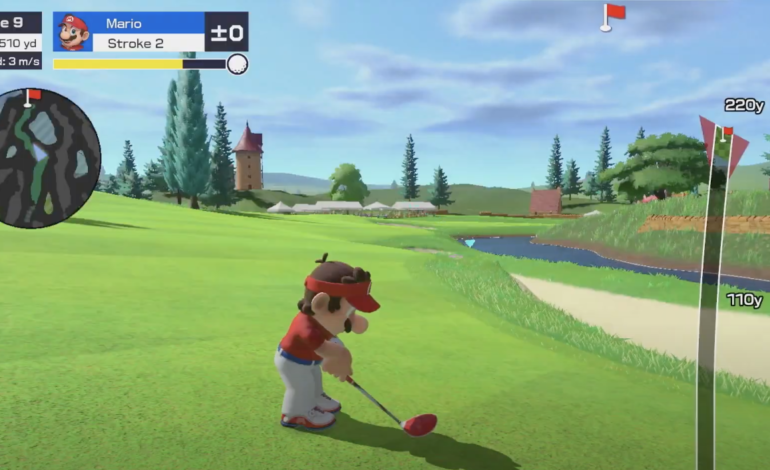Viewport: 770px width, 470px height.
Task: Click the red flag marker on minimap
Action: click(32, 96)
